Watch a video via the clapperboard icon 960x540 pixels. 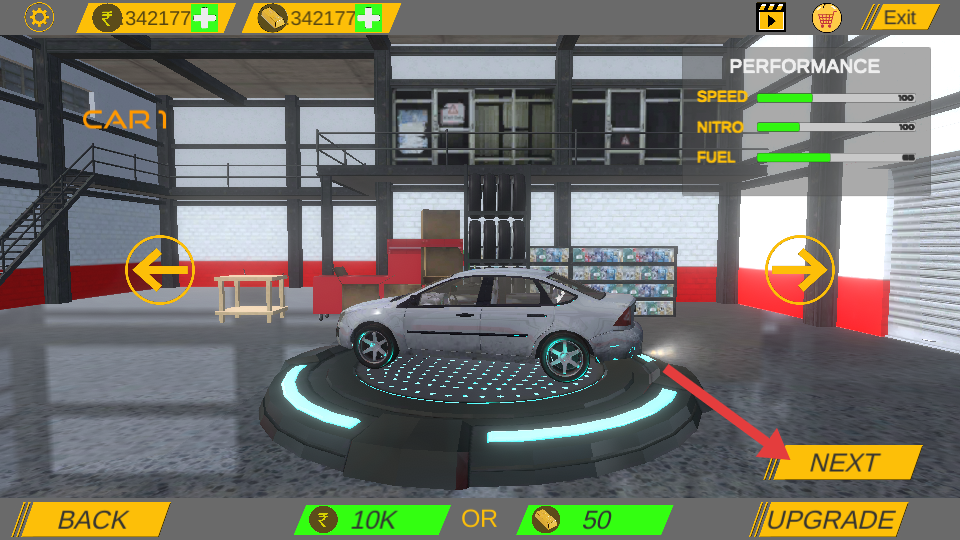(770, 17)
